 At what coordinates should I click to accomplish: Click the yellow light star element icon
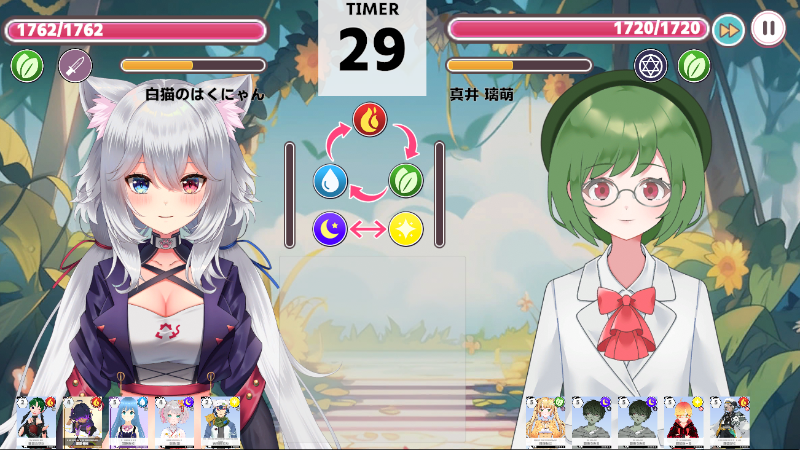click(406, 229)
